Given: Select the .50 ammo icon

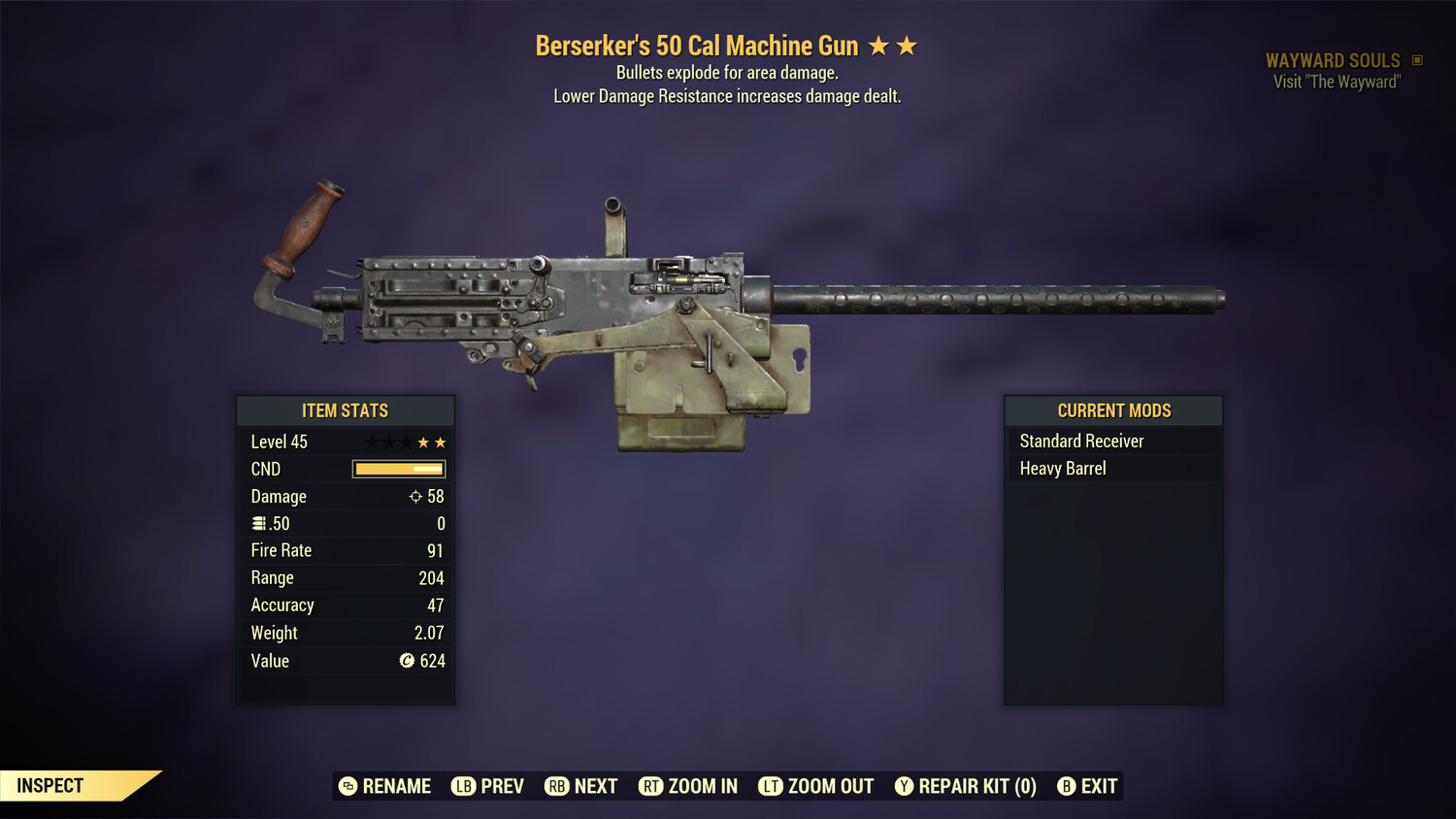Looking at the screenshot, I should pos(260,523).
